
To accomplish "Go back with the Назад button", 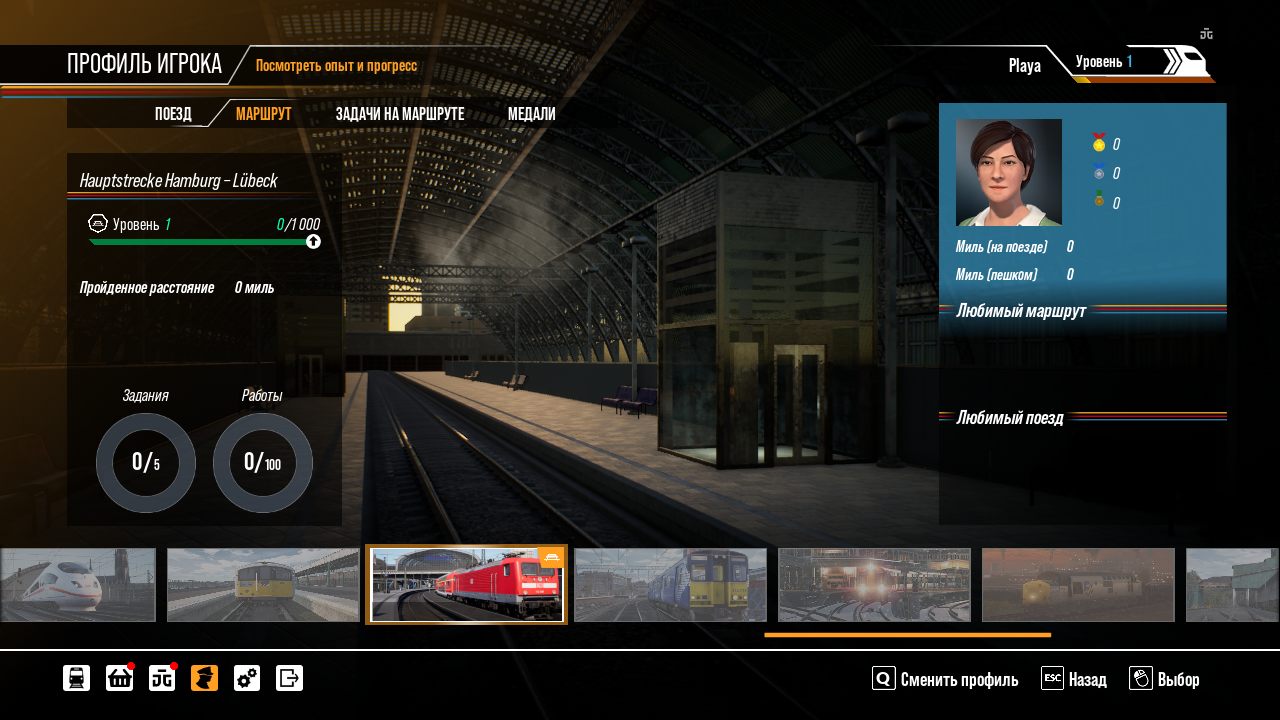I will tap(1074, 680).
